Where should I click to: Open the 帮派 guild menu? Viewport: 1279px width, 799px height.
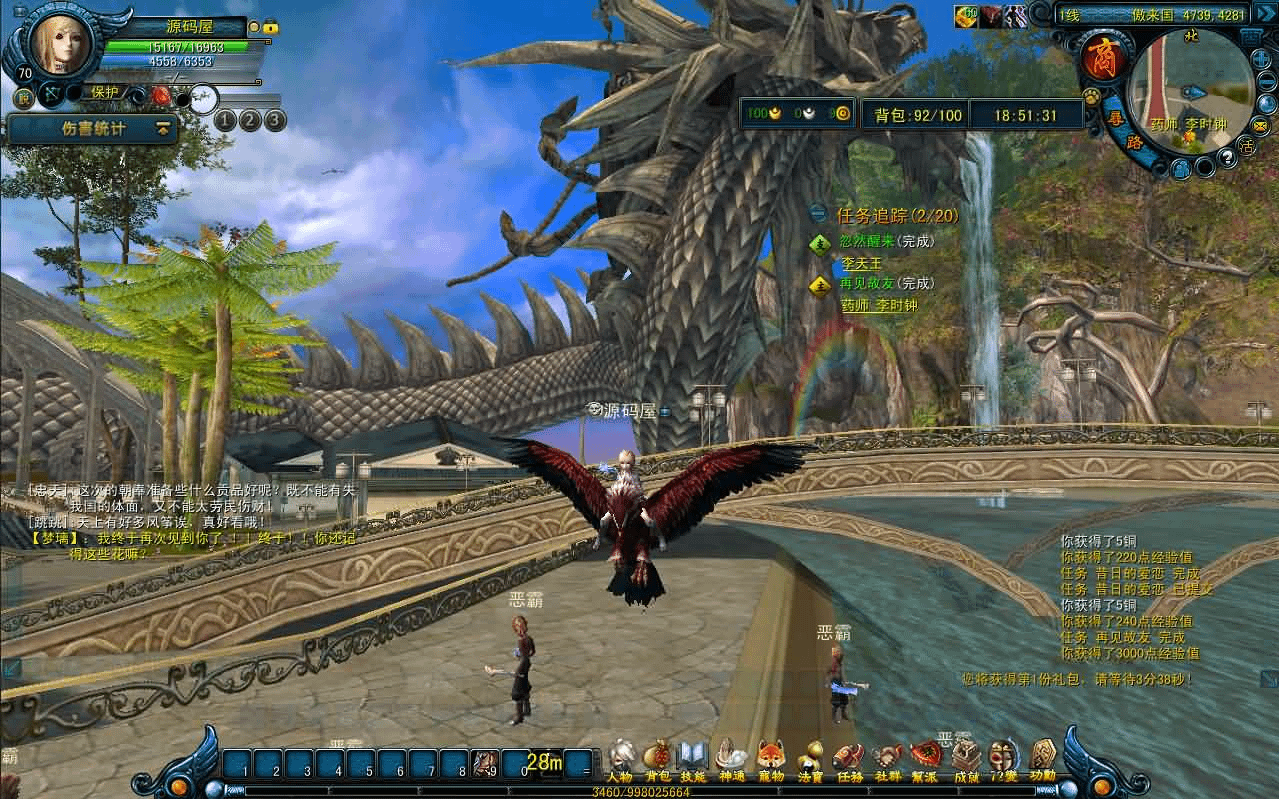(x=925, y=759)
